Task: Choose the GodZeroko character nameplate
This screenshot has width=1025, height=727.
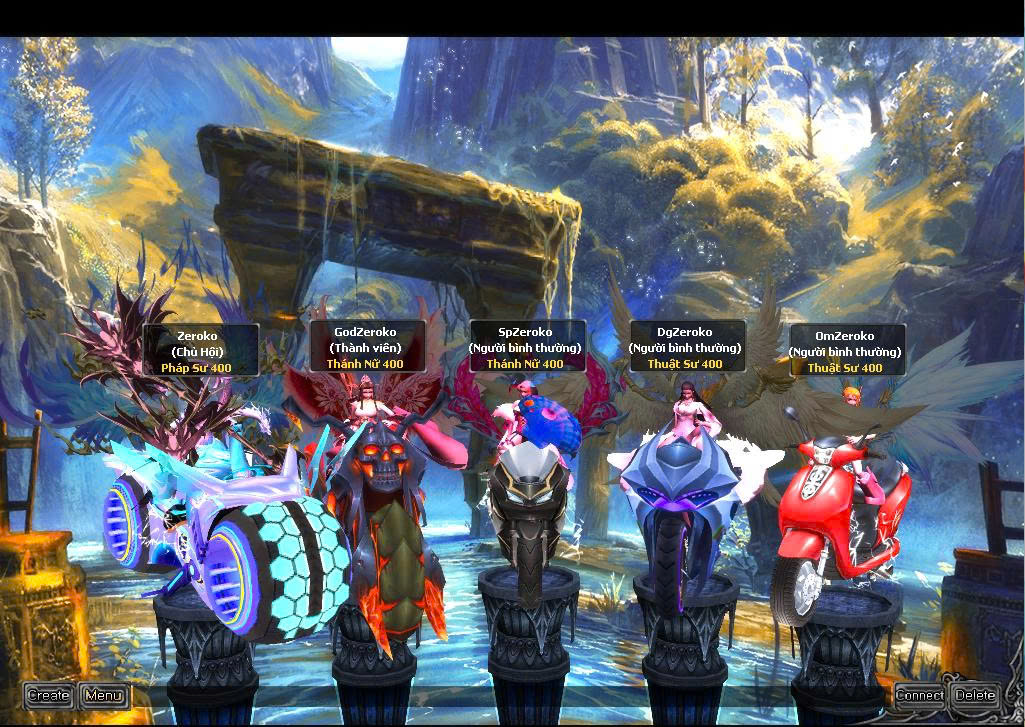Action: click(x=365, y=347)
